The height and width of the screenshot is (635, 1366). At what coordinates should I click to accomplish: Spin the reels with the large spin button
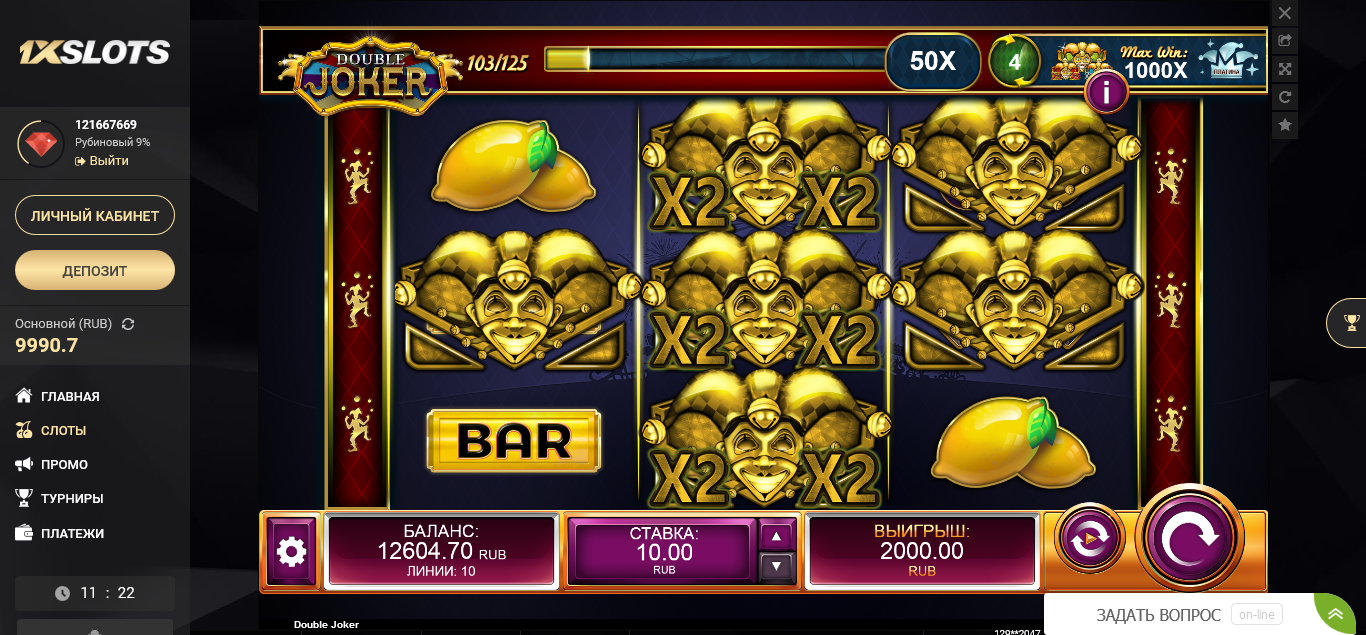click(x=1189, y=538)
